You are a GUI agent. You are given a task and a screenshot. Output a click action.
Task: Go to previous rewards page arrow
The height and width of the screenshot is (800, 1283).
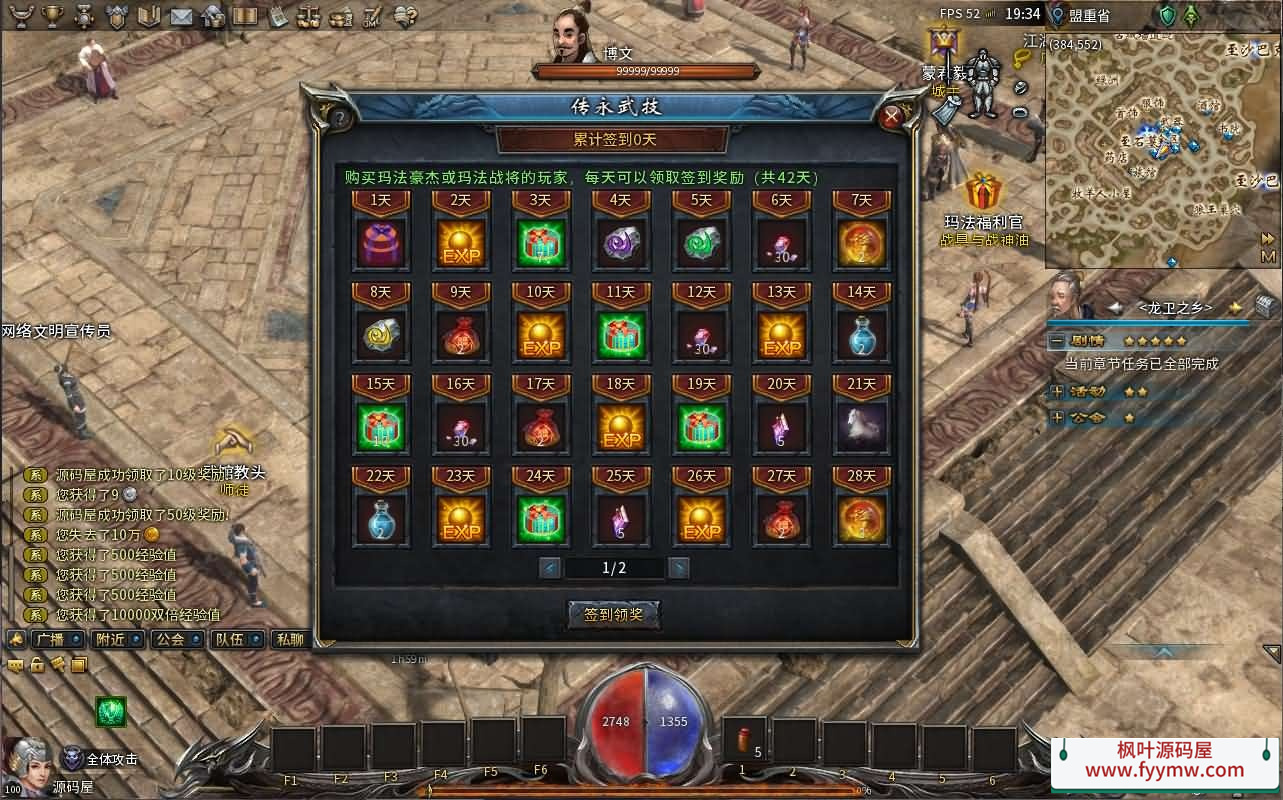[x=550, y=568]
